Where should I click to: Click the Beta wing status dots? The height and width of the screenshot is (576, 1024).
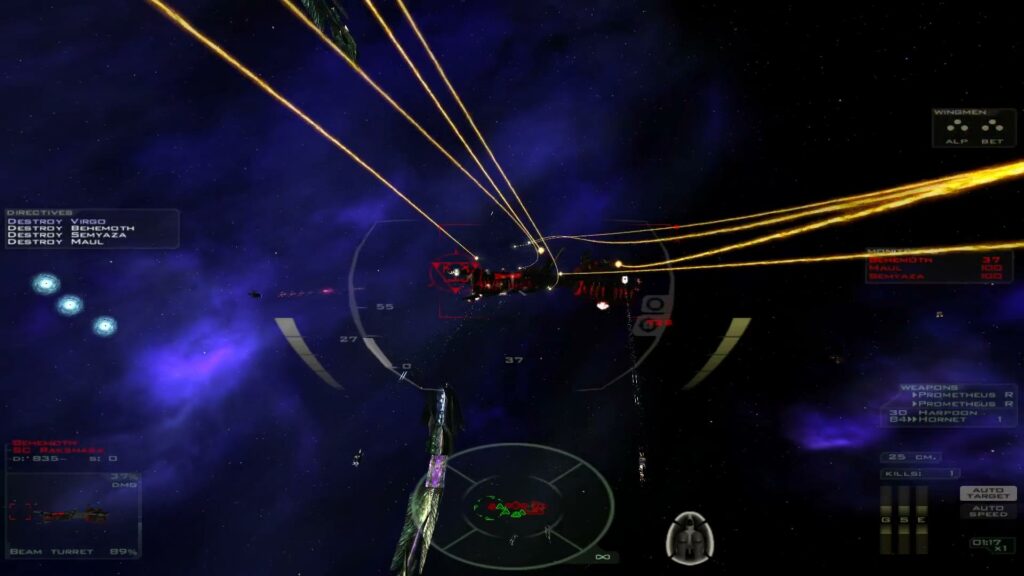tap(991, 128)
